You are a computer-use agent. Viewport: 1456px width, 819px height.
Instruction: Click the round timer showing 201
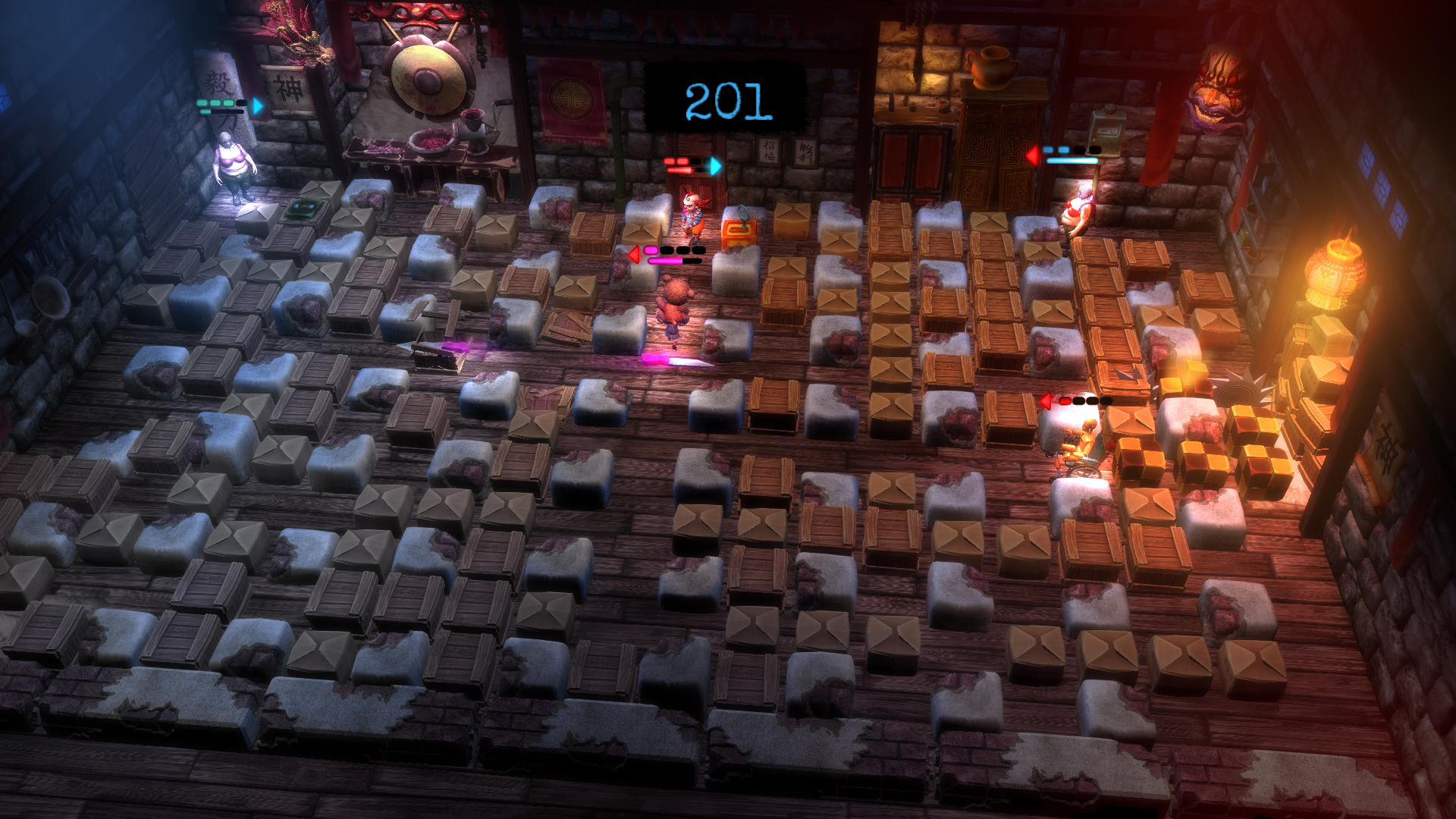(726, 99)
